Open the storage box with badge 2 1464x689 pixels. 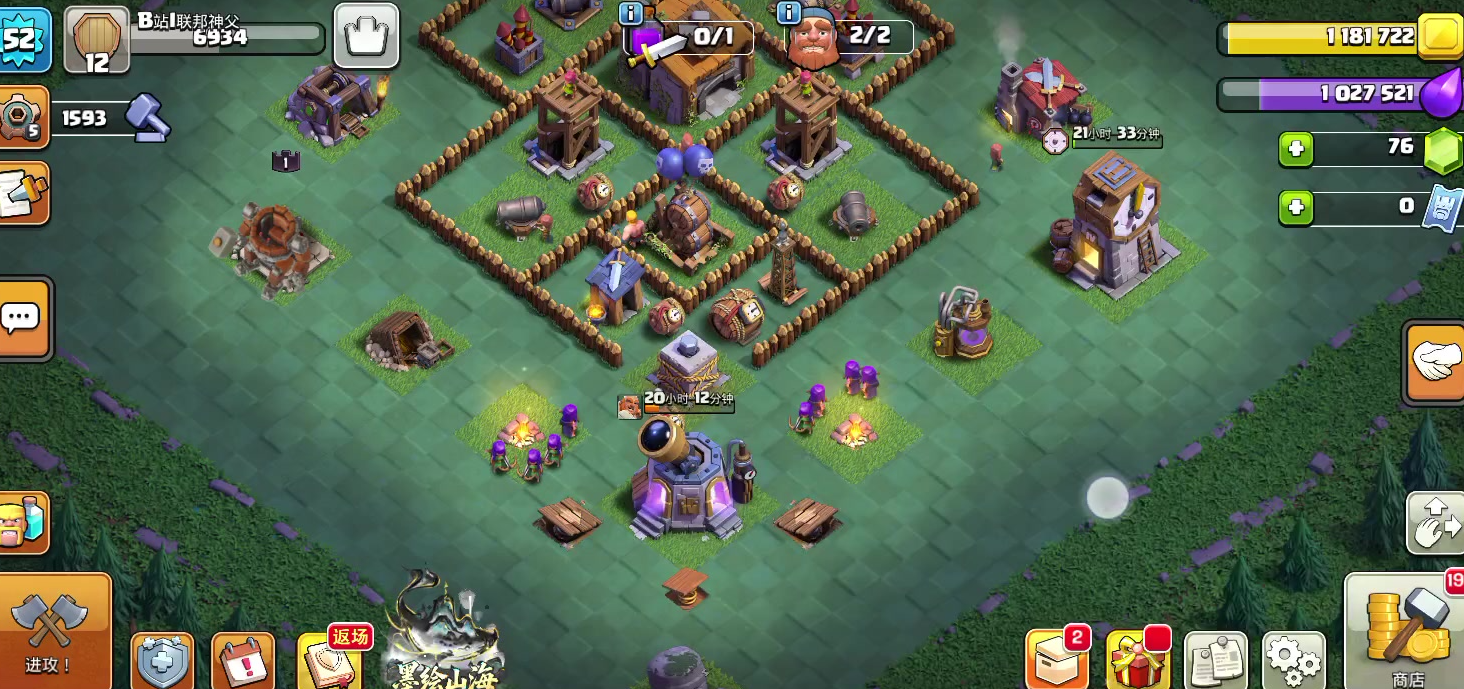(1056, 660)
